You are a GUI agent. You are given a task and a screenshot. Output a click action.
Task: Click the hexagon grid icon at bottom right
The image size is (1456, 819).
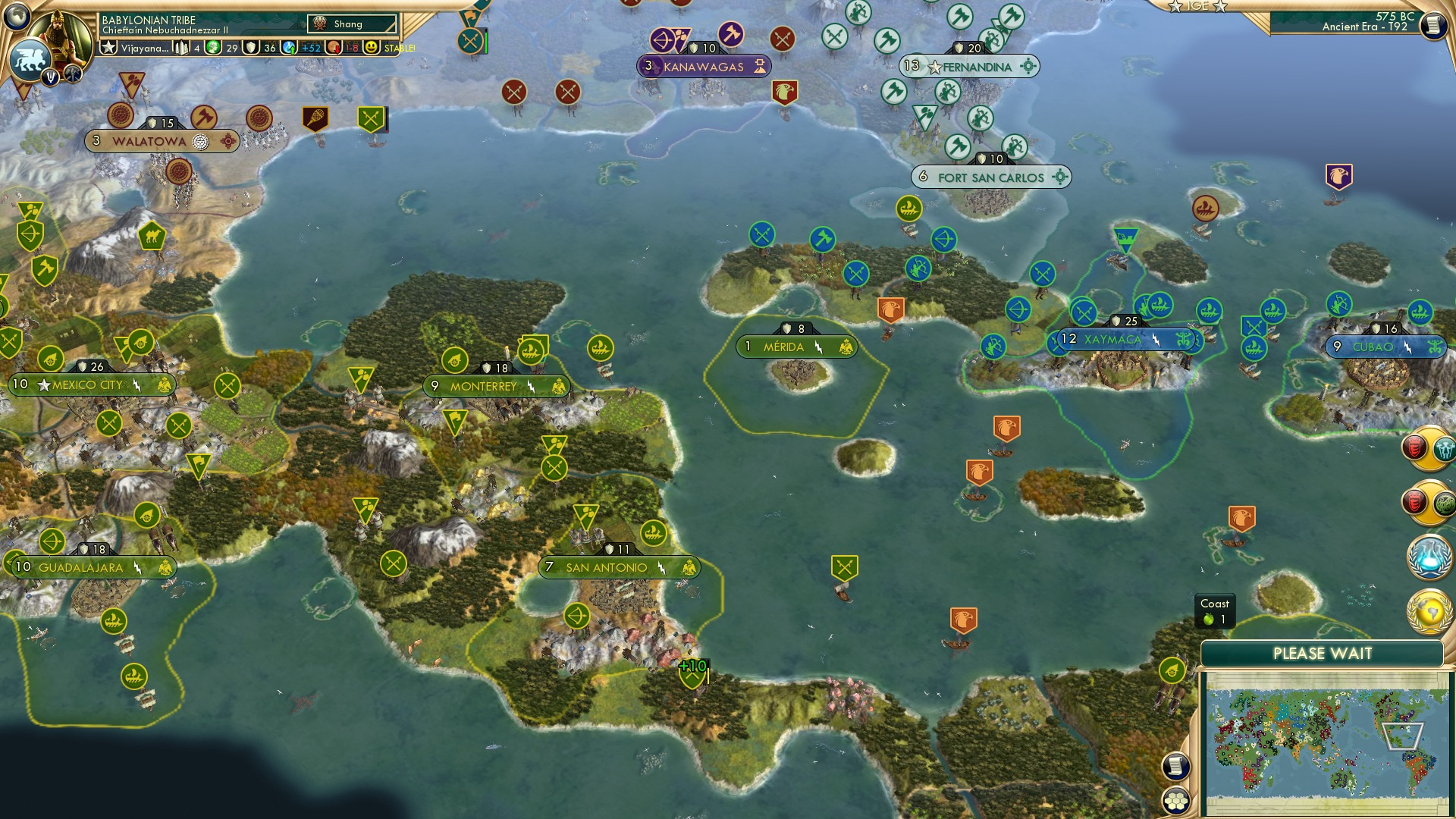tap(1175, 802)
